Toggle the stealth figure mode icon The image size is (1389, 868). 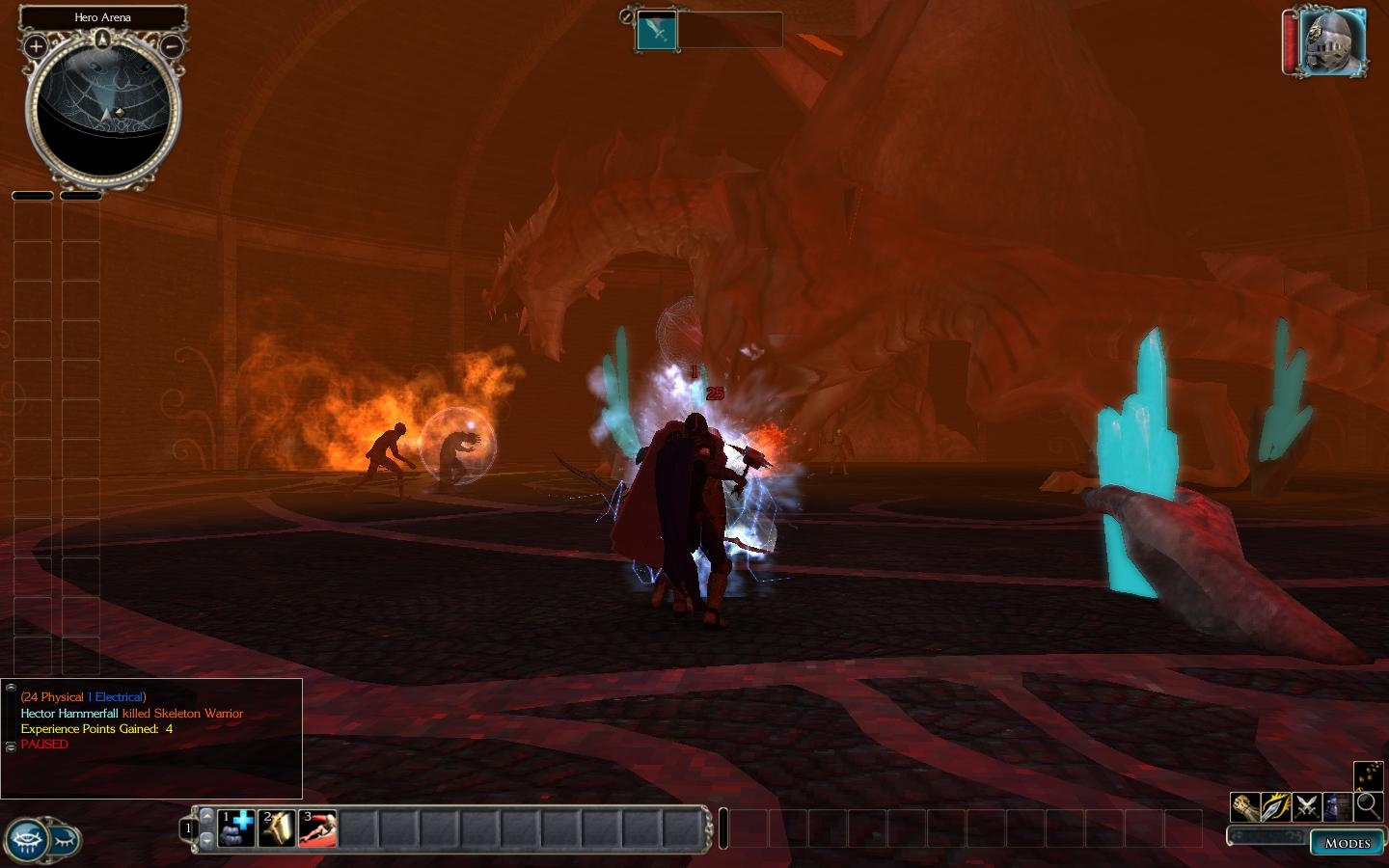[1337, 806]
